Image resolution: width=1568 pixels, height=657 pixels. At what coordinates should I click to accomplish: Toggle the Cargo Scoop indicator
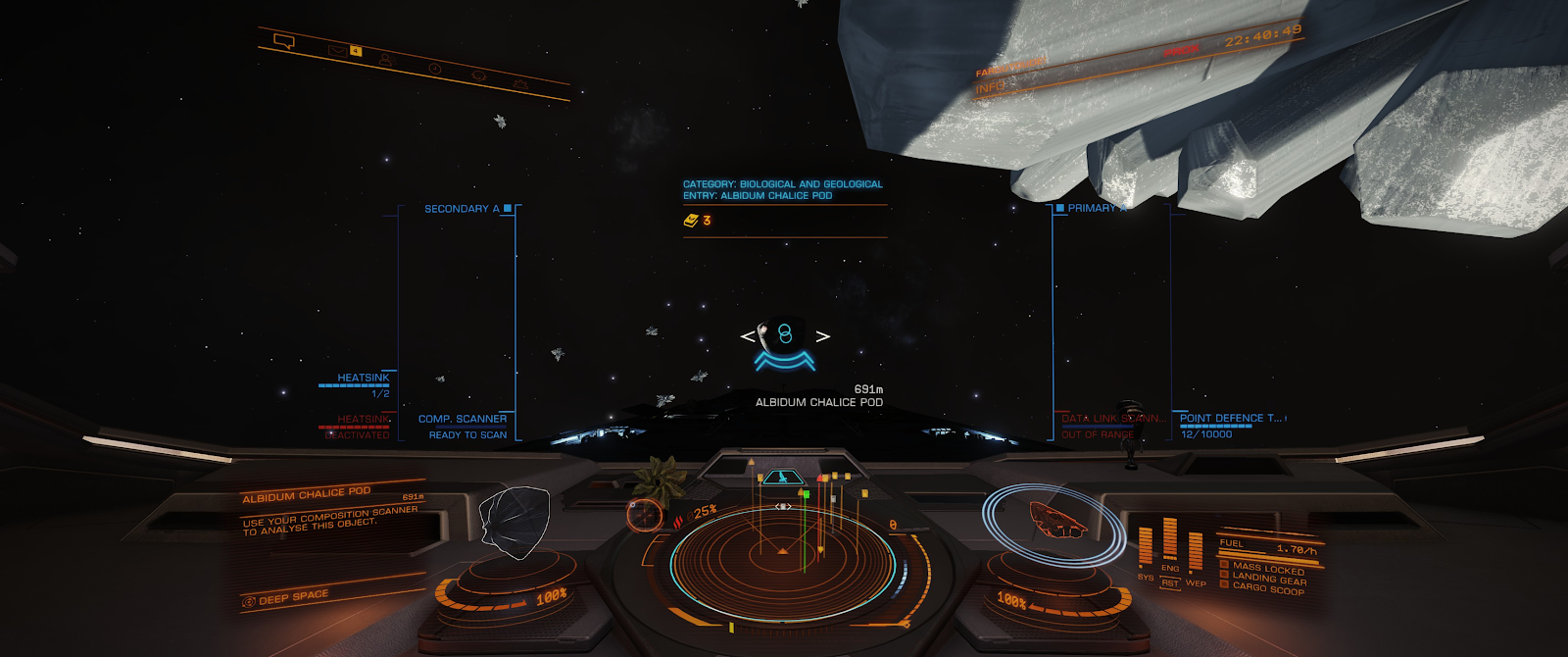coord(1267,587)
